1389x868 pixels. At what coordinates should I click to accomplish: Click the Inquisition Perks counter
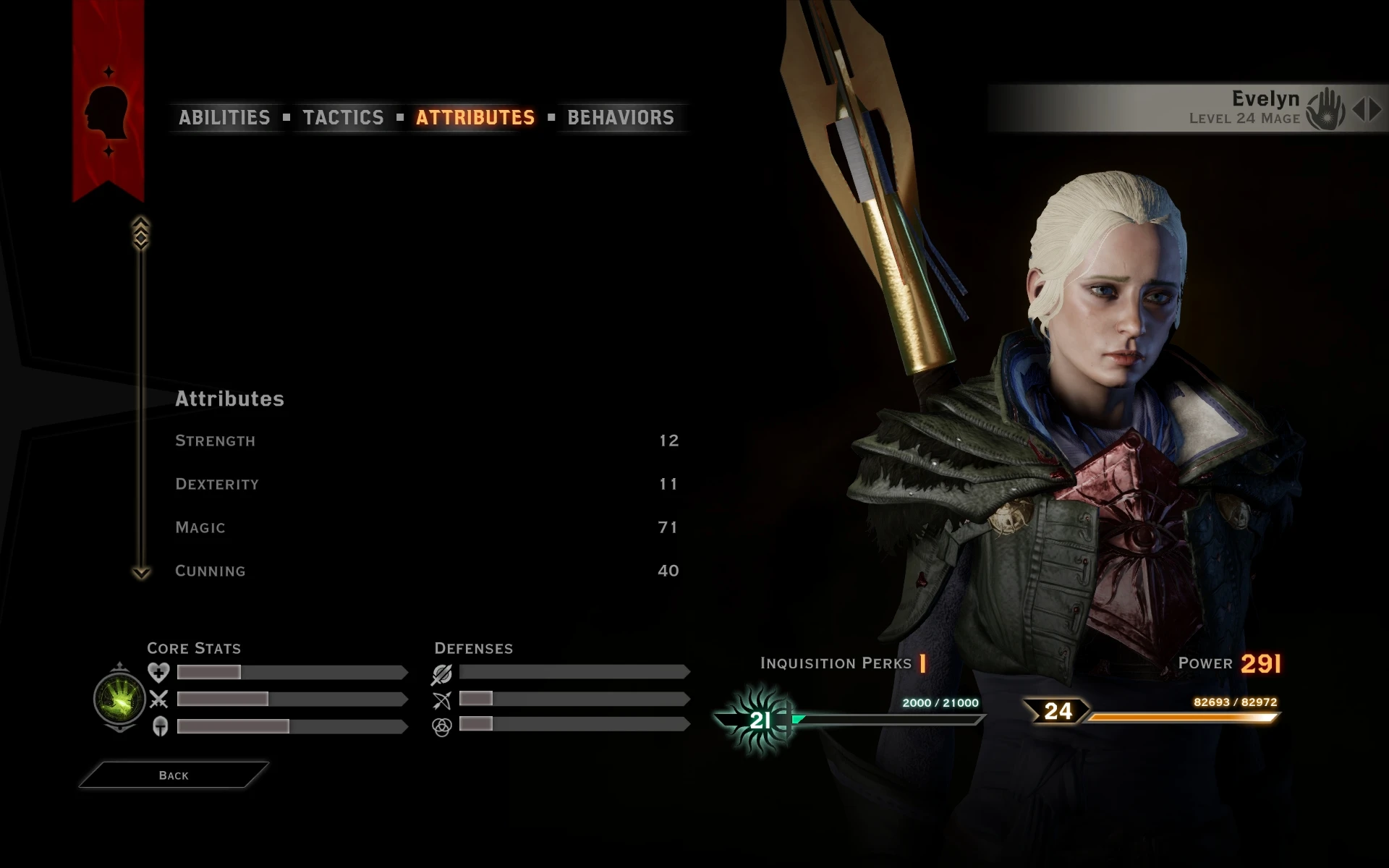point(922,662)
